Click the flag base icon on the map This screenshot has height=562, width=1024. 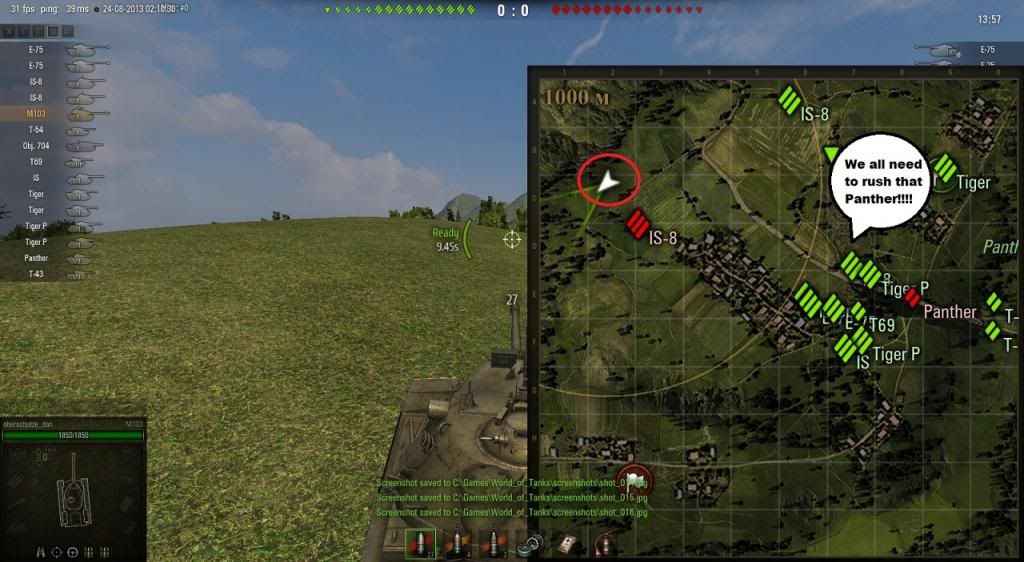(x=634, y=479)
